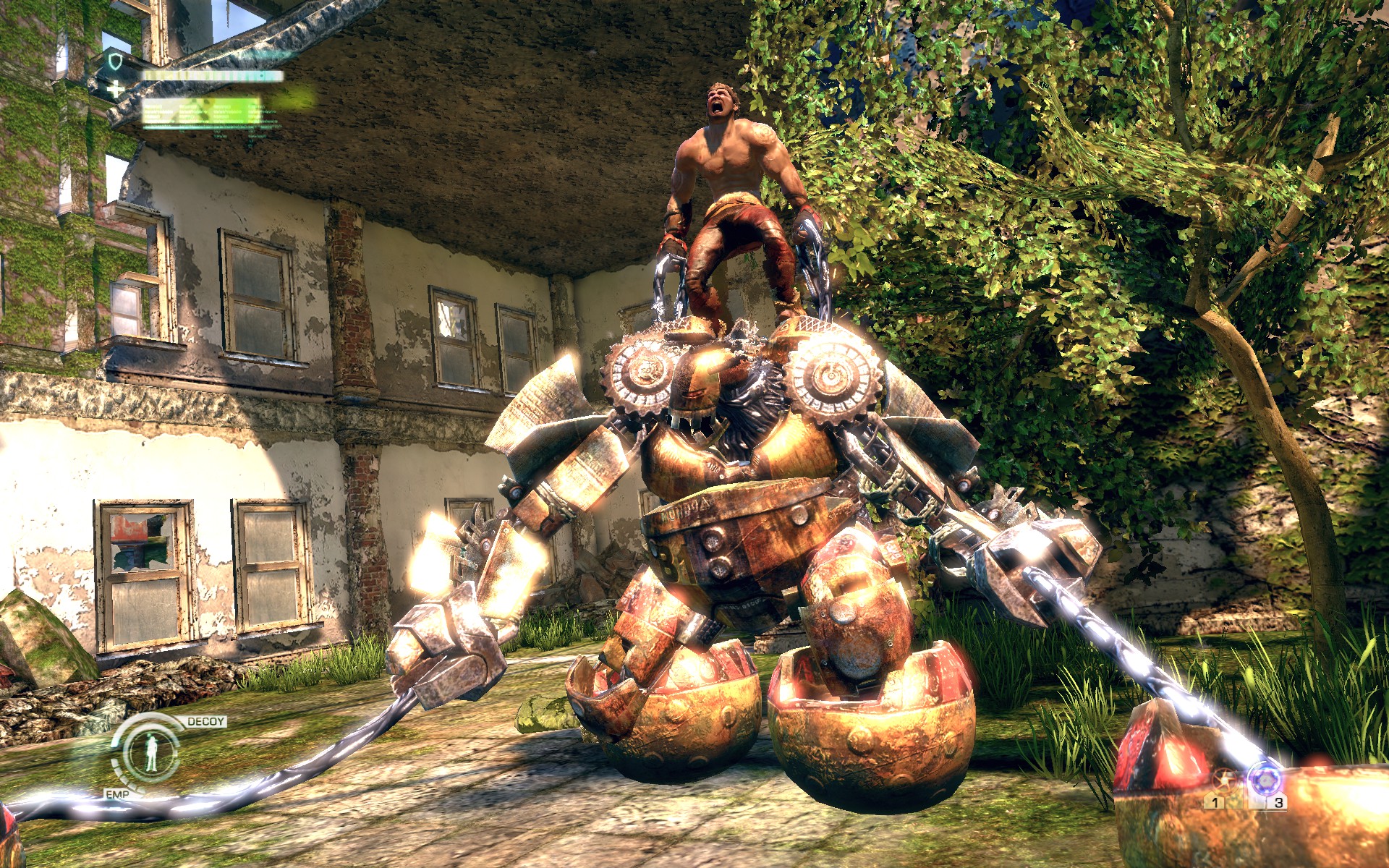Click the teal energy bar at top-left
1389x868 pixels.
coord(215,76)
